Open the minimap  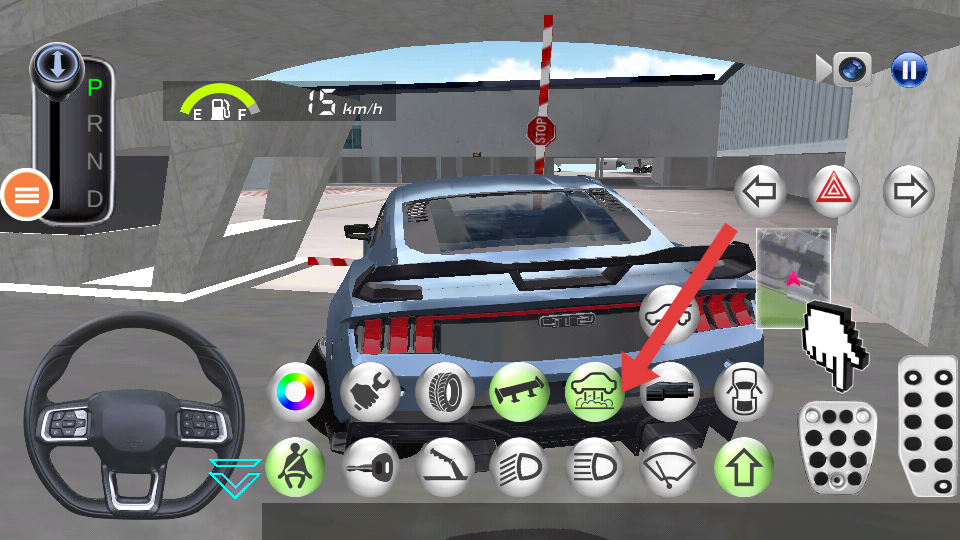click(793, 277)
